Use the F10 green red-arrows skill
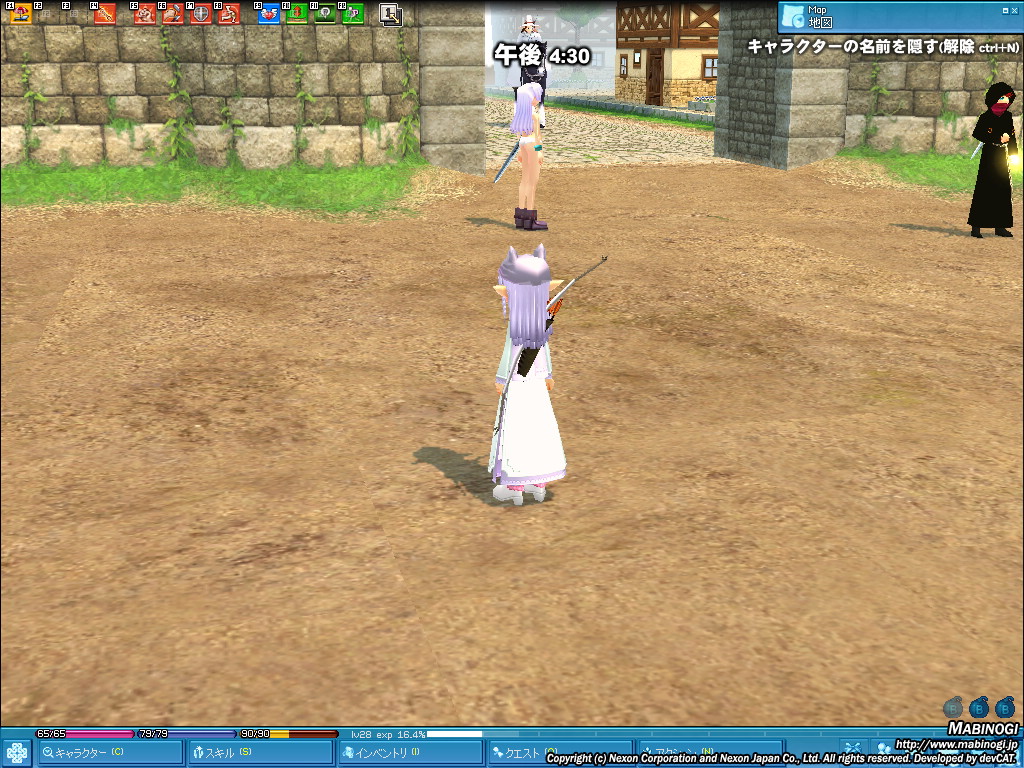 [297, 14]
